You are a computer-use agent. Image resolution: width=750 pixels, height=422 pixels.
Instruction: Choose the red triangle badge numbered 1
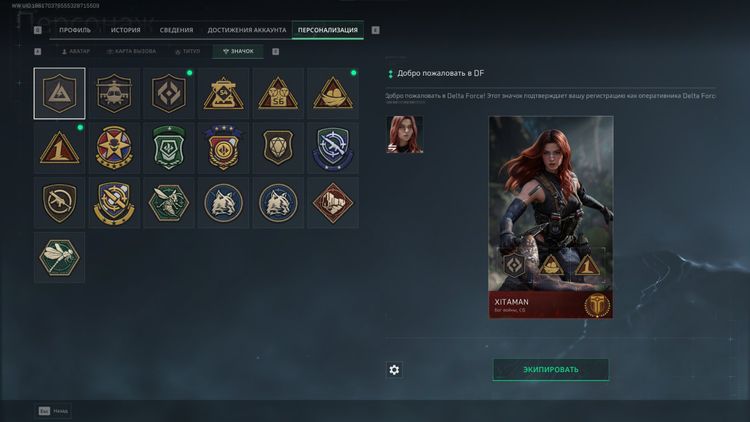59,149
